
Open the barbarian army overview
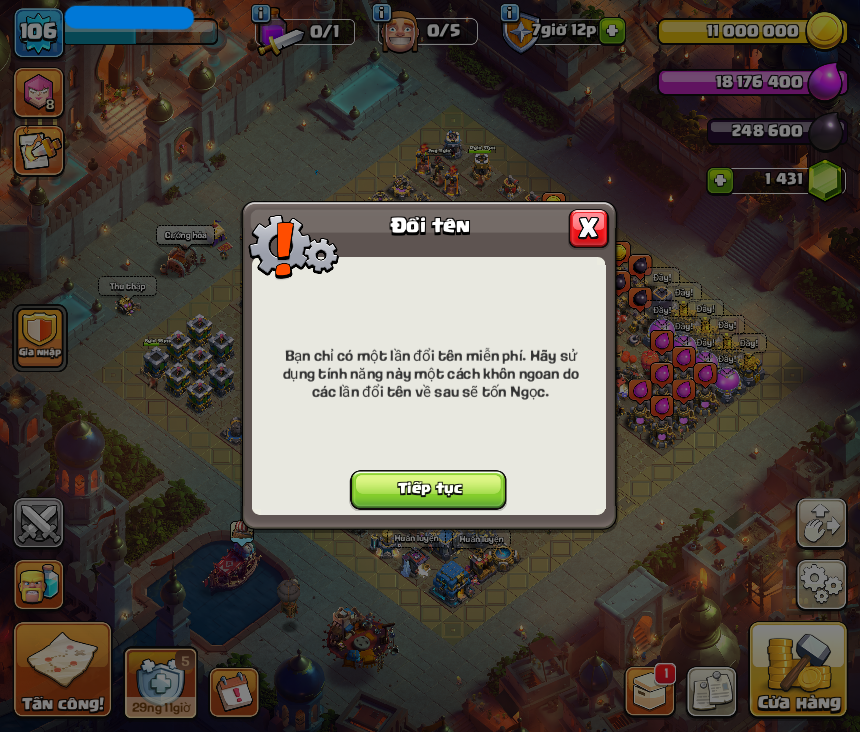point(39,584)
